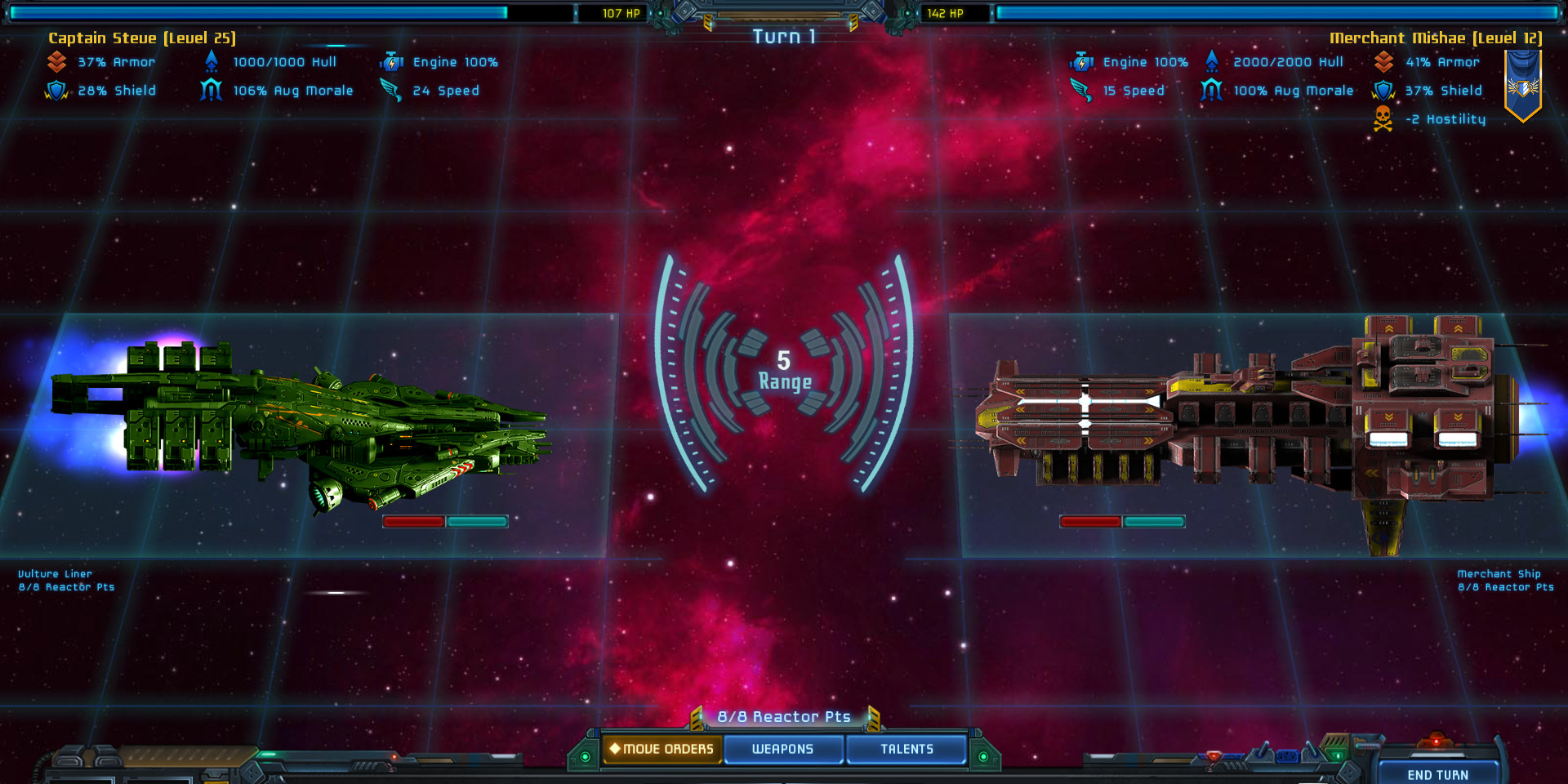Screen dimensions: 1568x784
Task: Toggle the Move Orders mode
Action: (661, 748)
